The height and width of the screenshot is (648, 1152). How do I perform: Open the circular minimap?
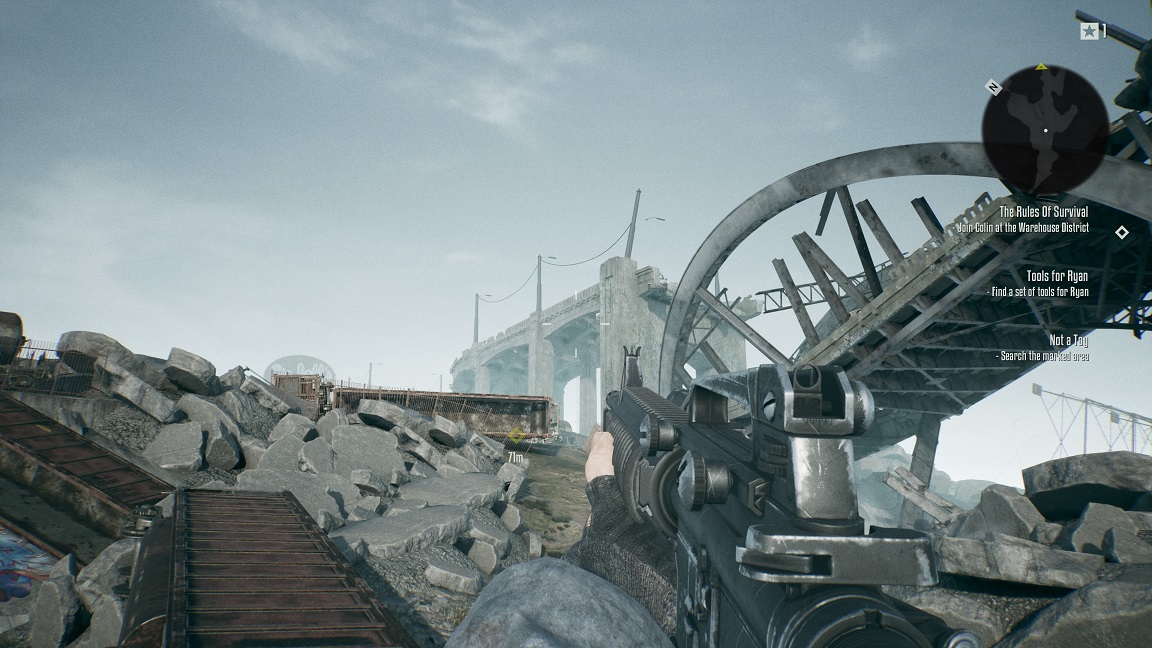(x=1044, y=128)
